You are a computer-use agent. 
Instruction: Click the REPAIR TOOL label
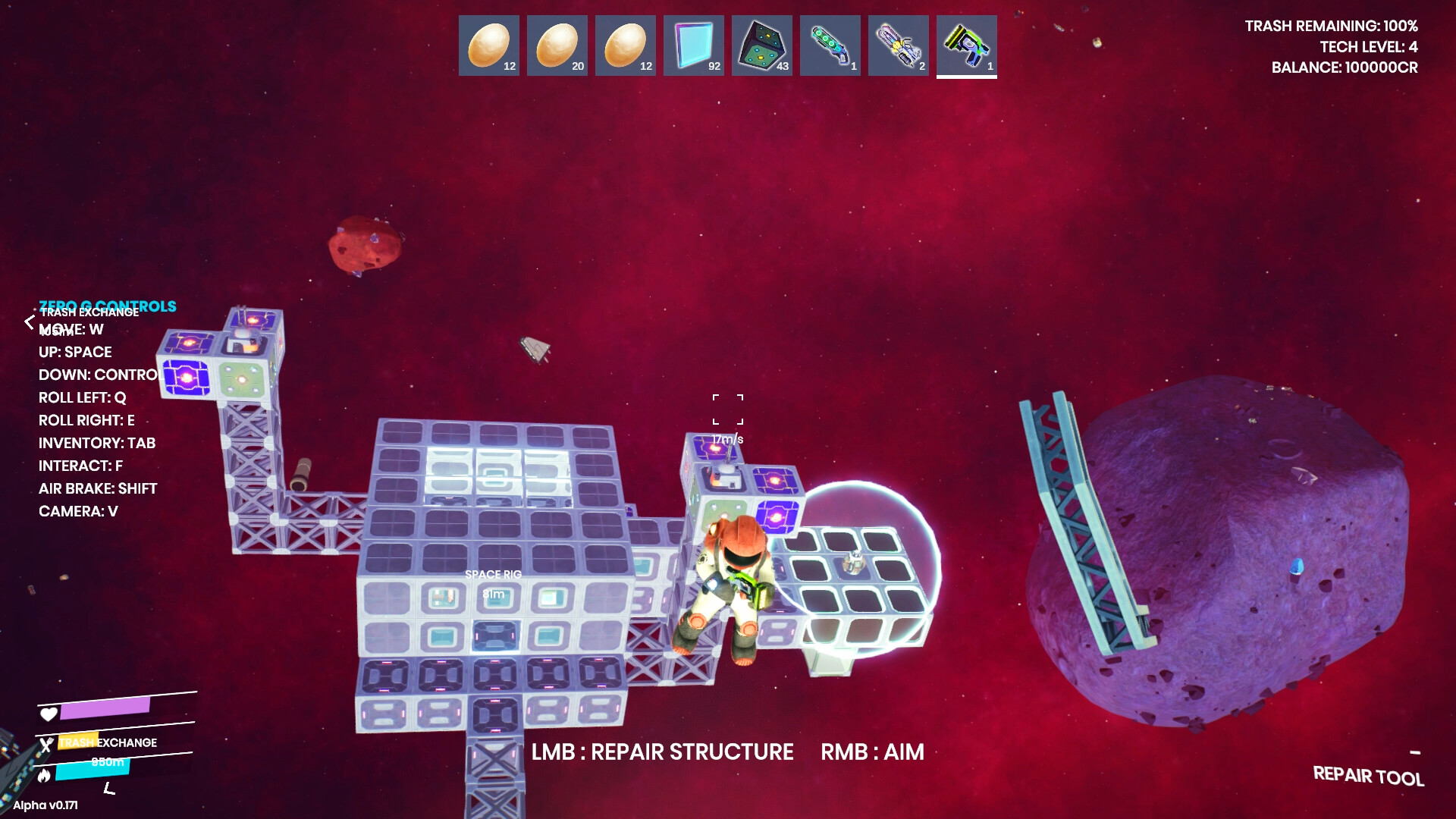coord(1370,777)
